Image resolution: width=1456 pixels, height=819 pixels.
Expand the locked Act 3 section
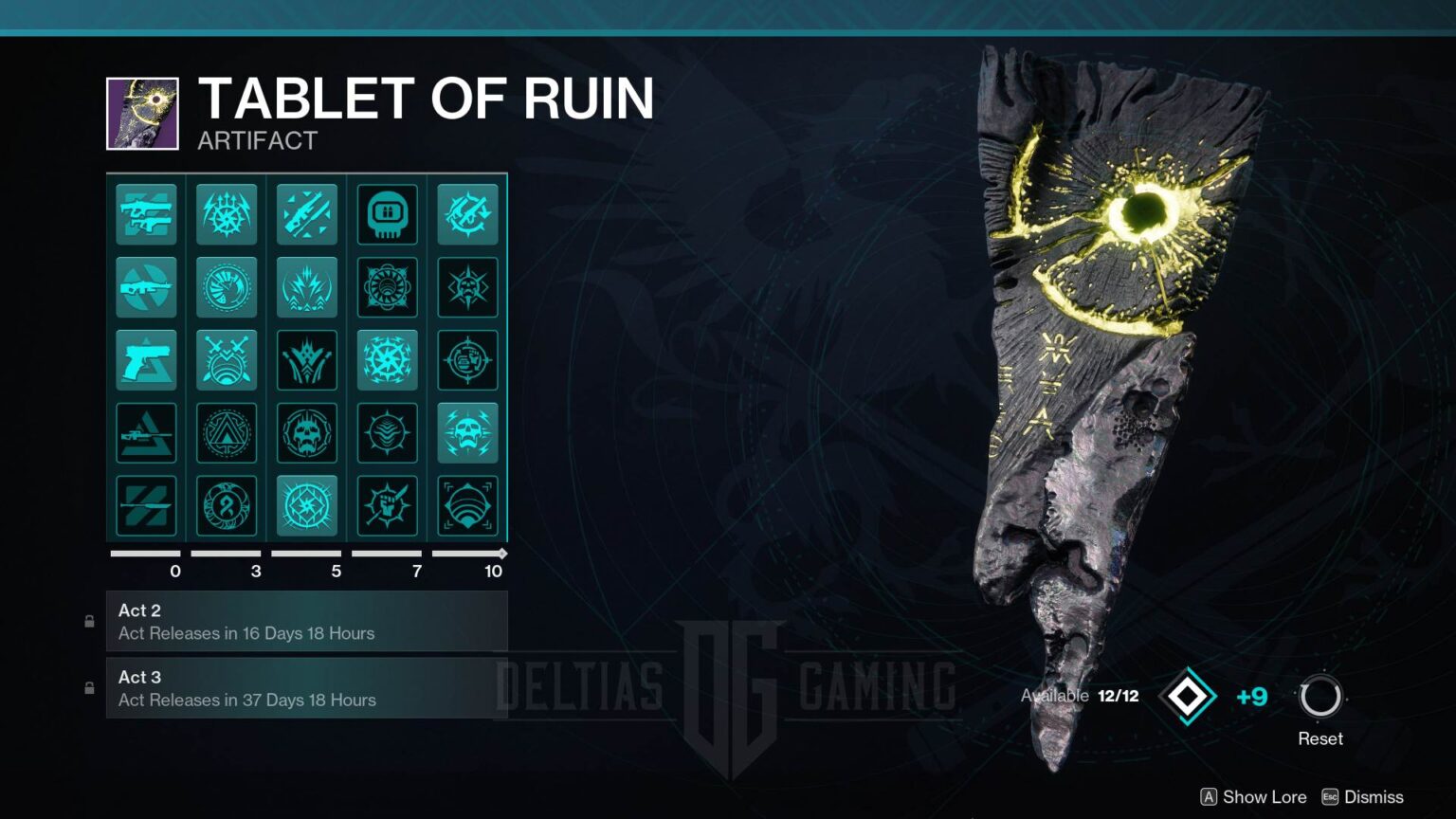(x=307, y=687)
